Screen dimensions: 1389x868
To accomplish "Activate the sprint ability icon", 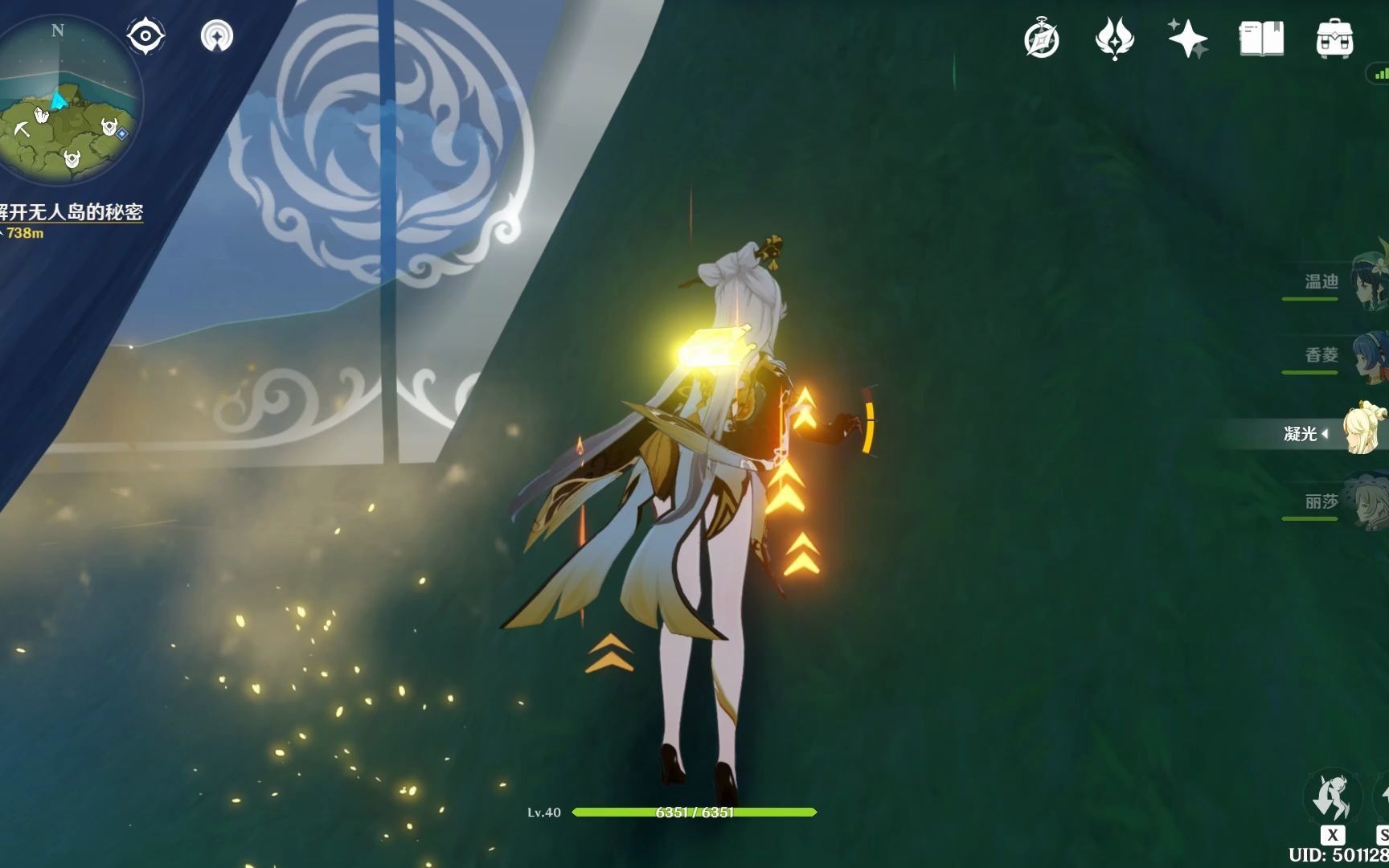I will click(x=1332, y=798).
